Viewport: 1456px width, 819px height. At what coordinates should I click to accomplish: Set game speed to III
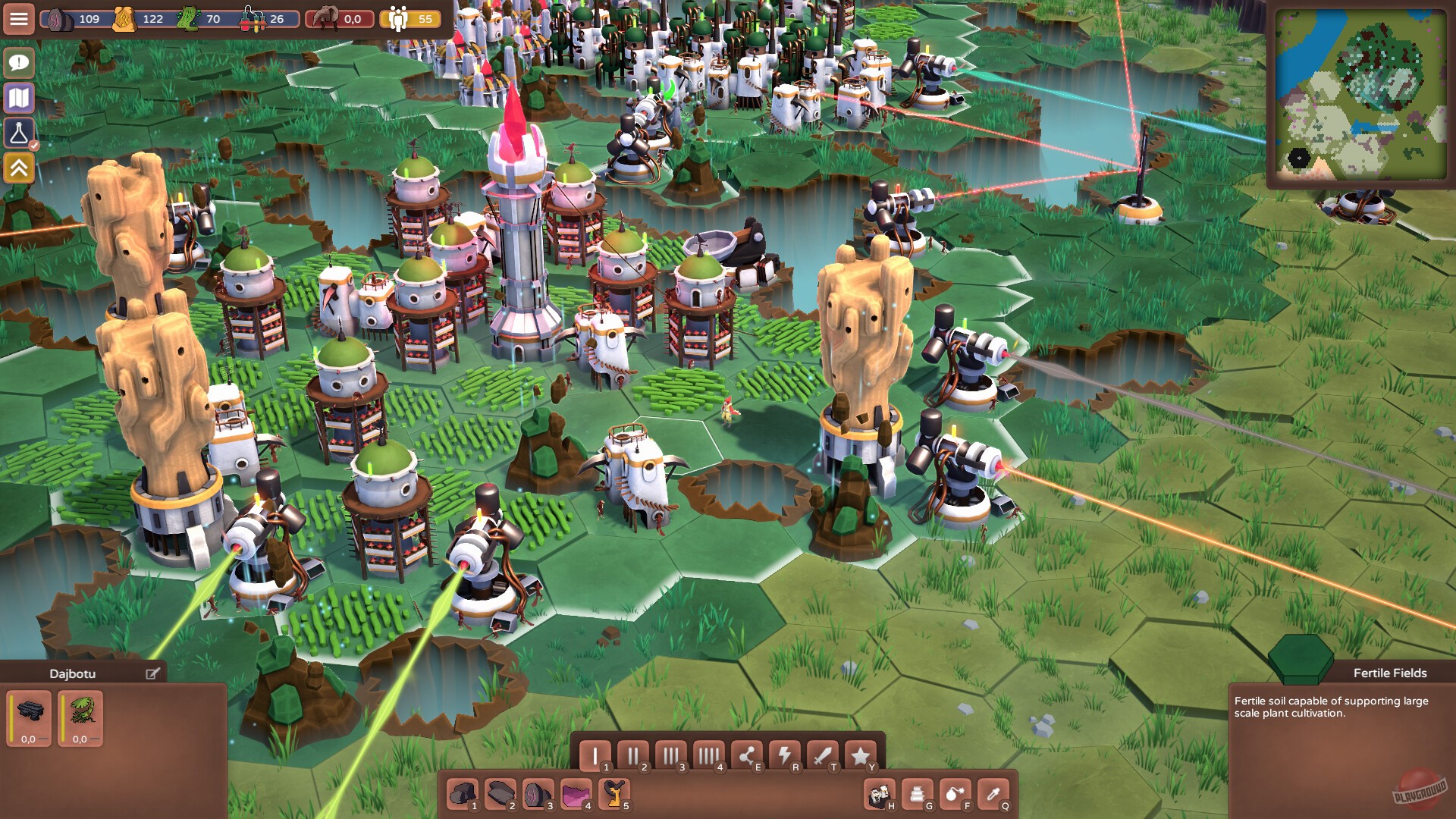[x=671, y=755]
